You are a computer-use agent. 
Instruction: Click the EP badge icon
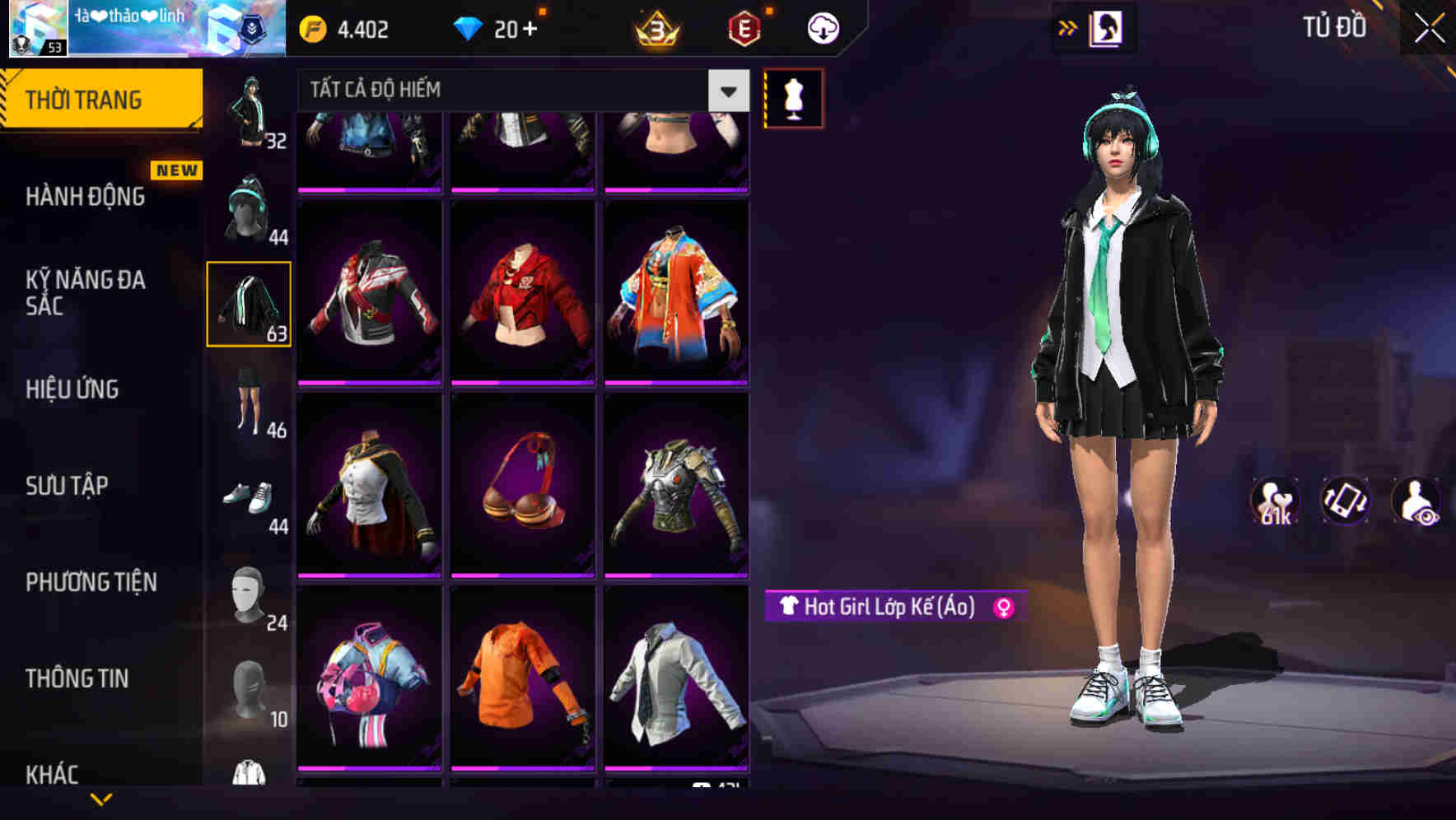pyautogui.click(x=745, y=26)
